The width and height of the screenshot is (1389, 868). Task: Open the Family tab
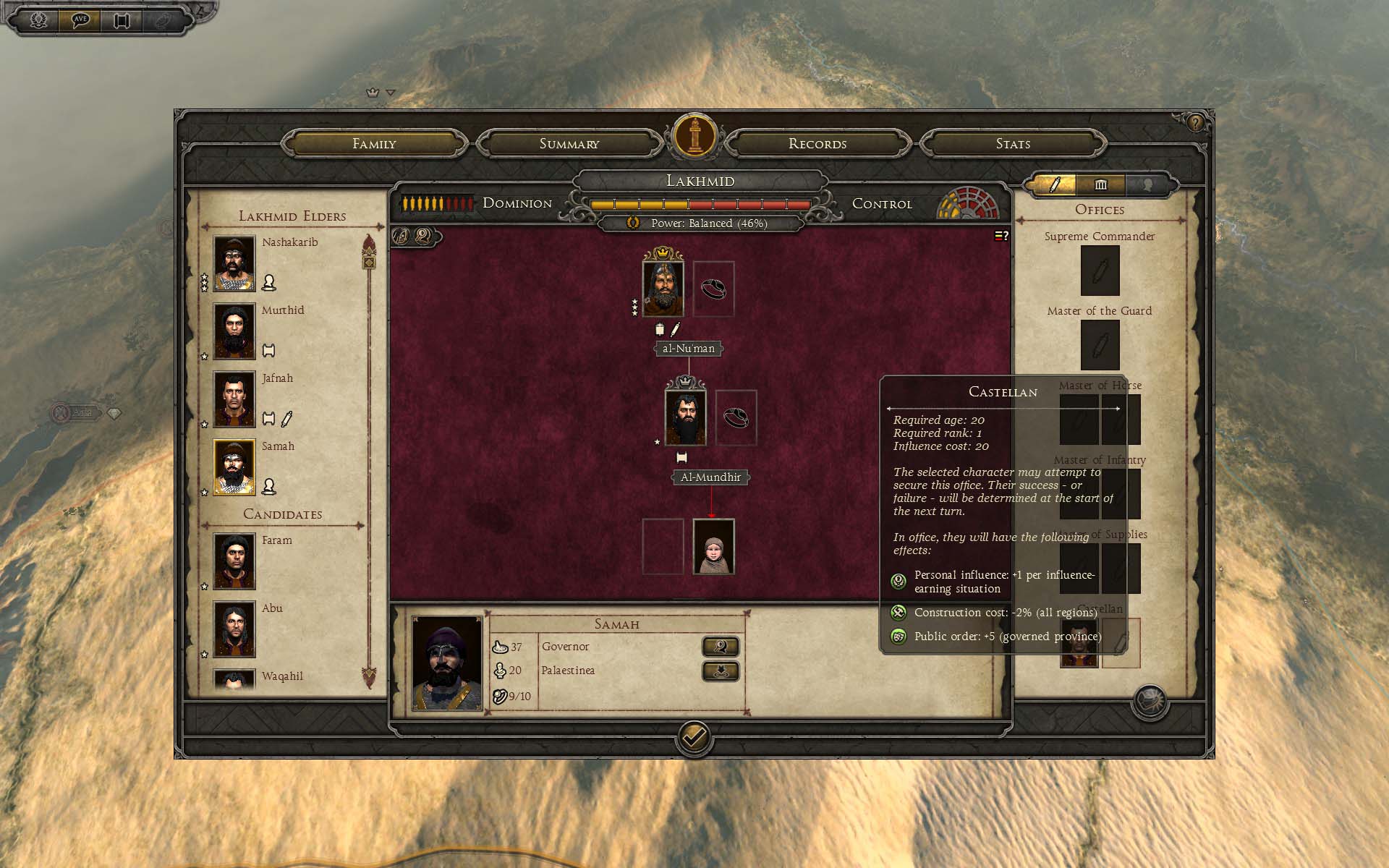pyautogui.click(x=374, y=144)
